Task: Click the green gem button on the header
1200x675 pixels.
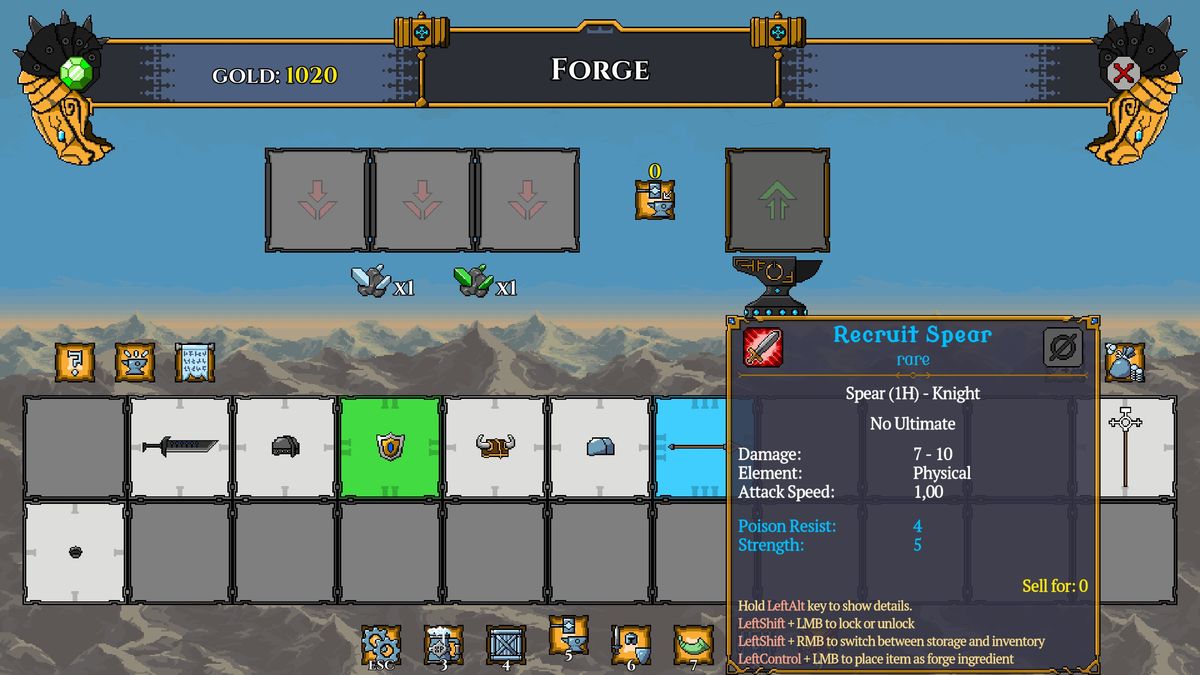Action: coord(76,73)
